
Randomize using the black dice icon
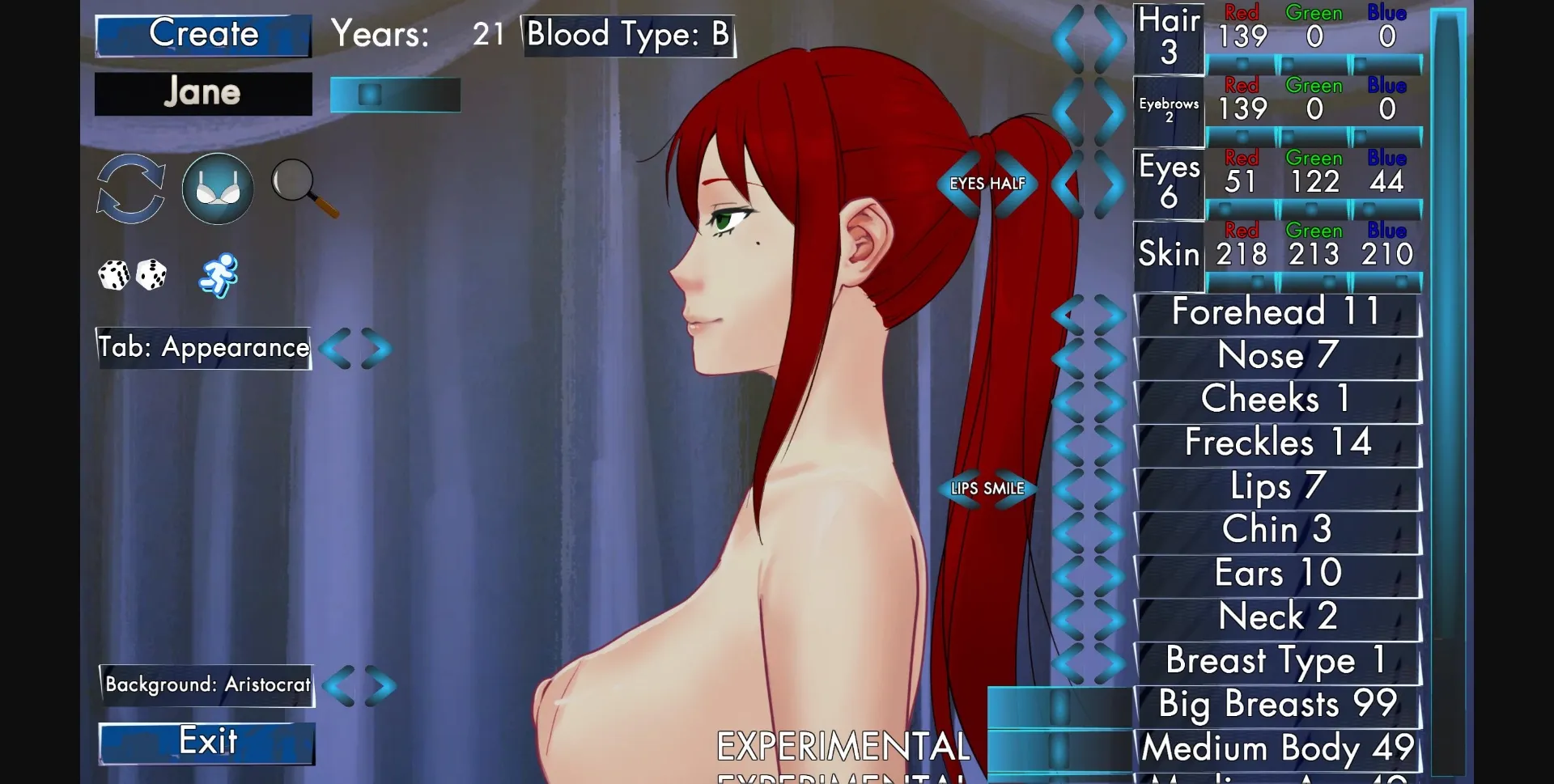tap(153, 275)
